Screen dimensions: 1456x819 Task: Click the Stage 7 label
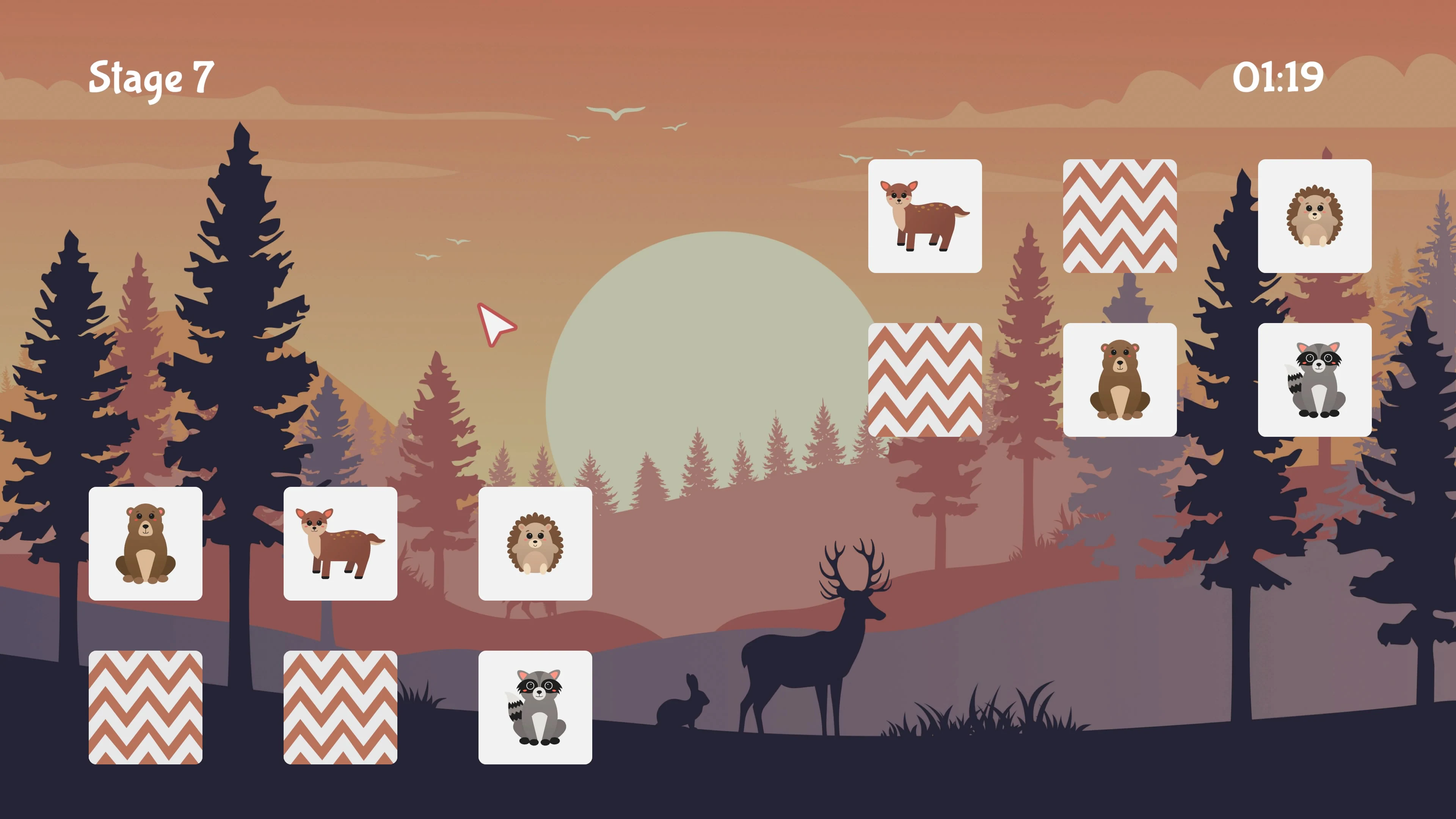tap(152, 77)
